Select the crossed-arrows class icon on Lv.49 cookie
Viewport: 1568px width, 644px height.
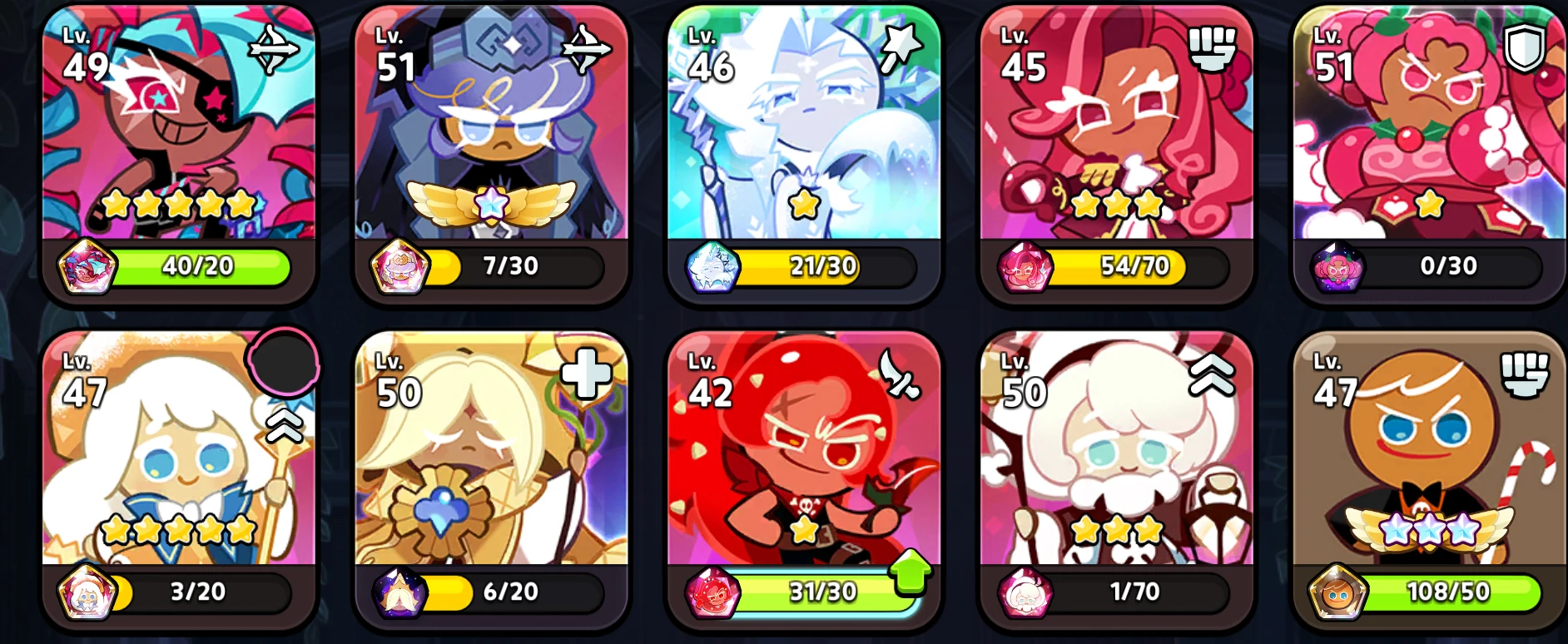click(272, 48)
